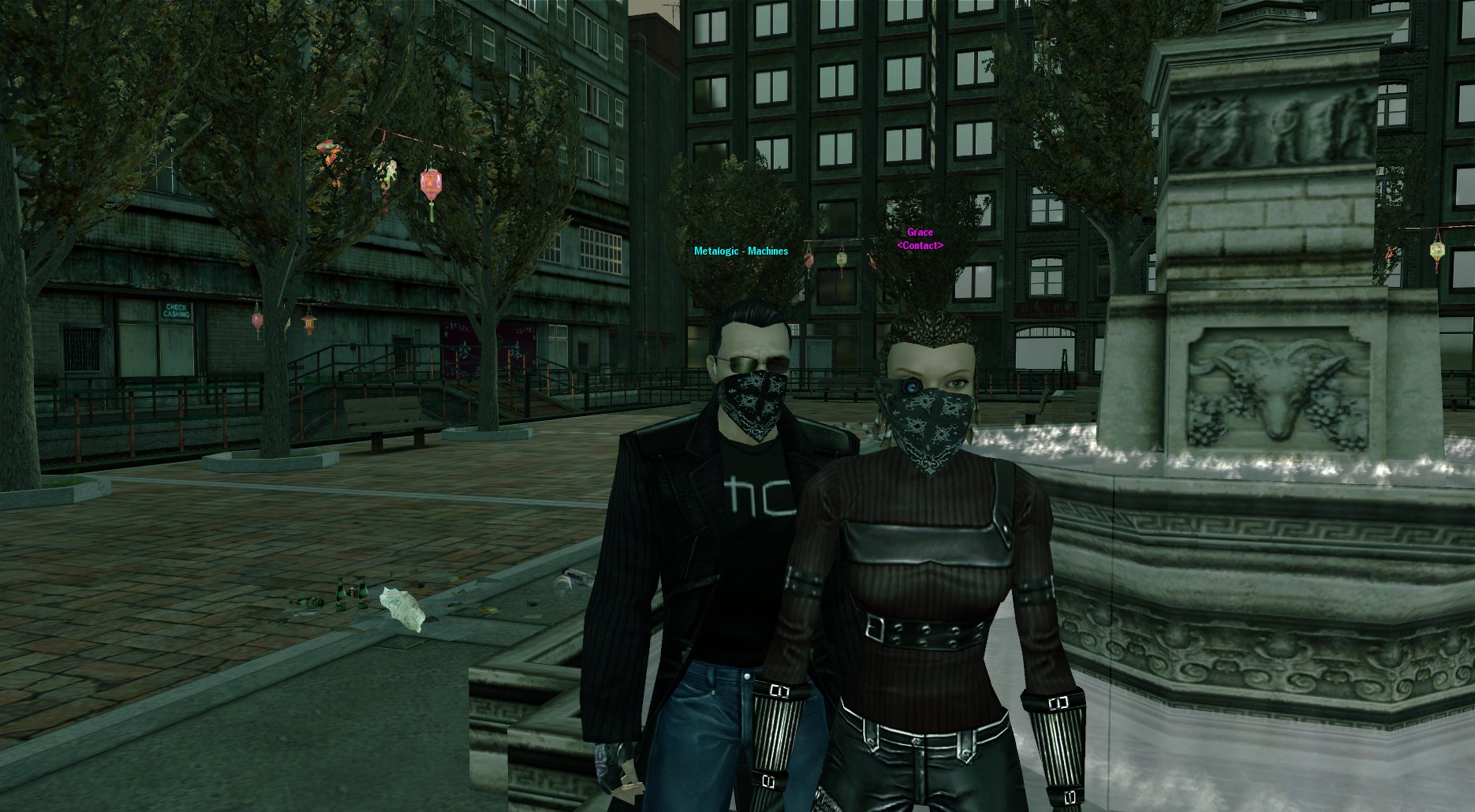
Task: Click the Grace Contact nameplate
Action: 920,239
